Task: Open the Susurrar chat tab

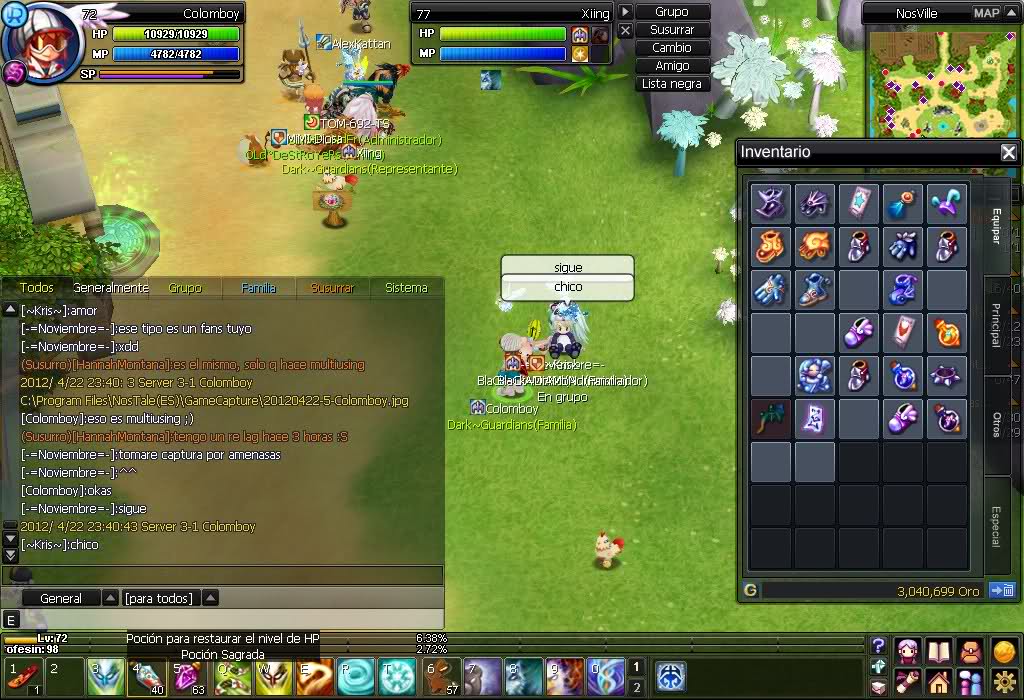Action: pyautogui.click(x=332, y=288)
